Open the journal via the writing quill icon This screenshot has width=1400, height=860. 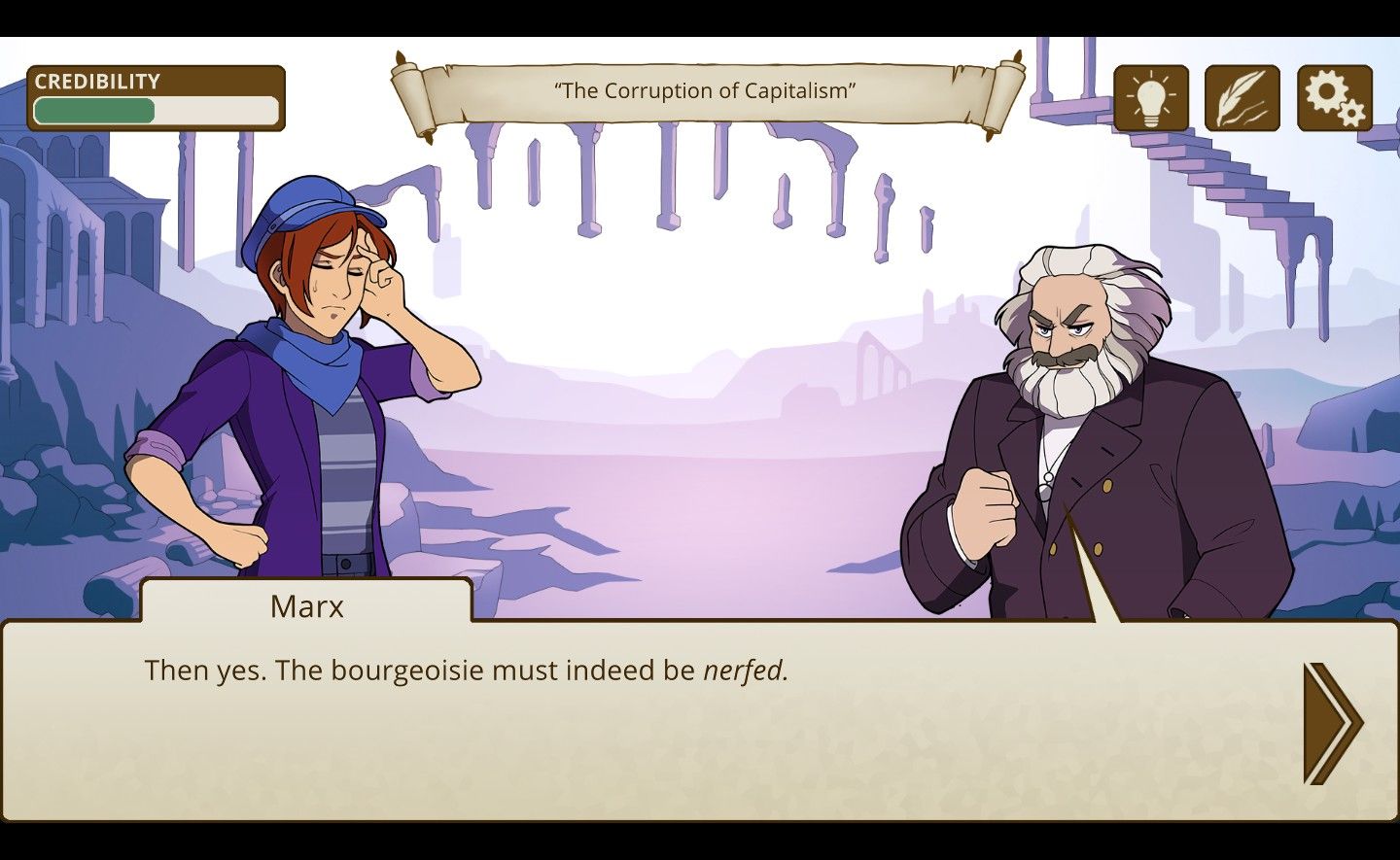[1242, 98]
